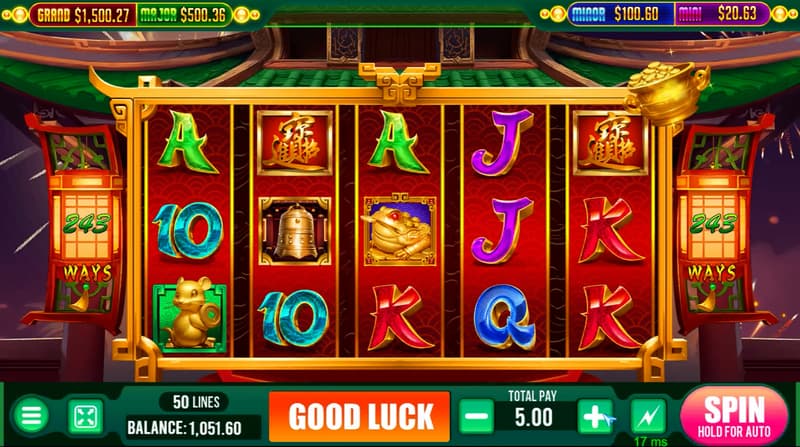Image resolution: width=800 pixels, height=447 pixels.
Task: Click the orange GOOD LUCK banner
Action: [x=360, y=415]
